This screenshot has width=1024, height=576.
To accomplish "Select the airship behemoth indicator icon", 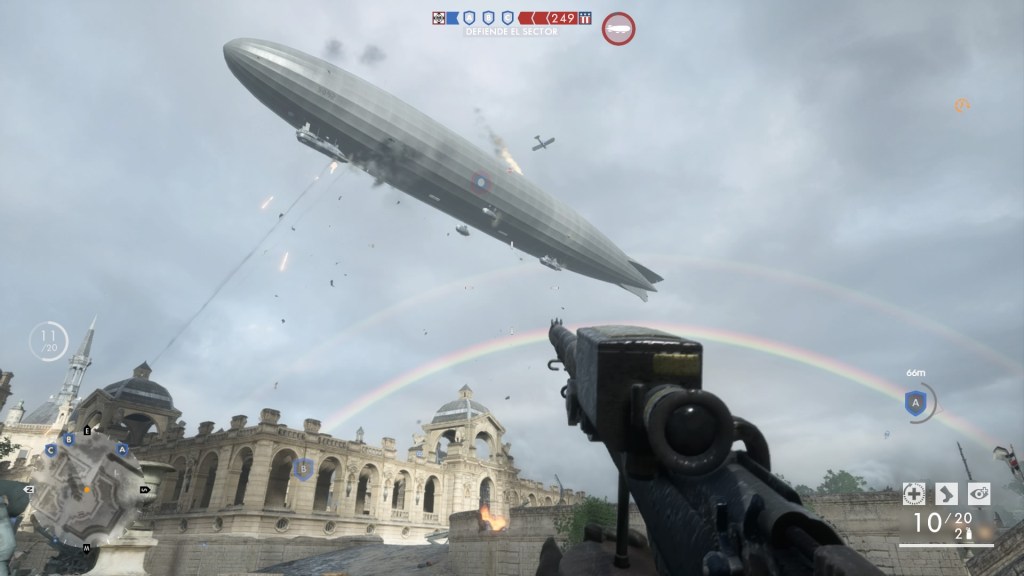I will tap(618, 27).
